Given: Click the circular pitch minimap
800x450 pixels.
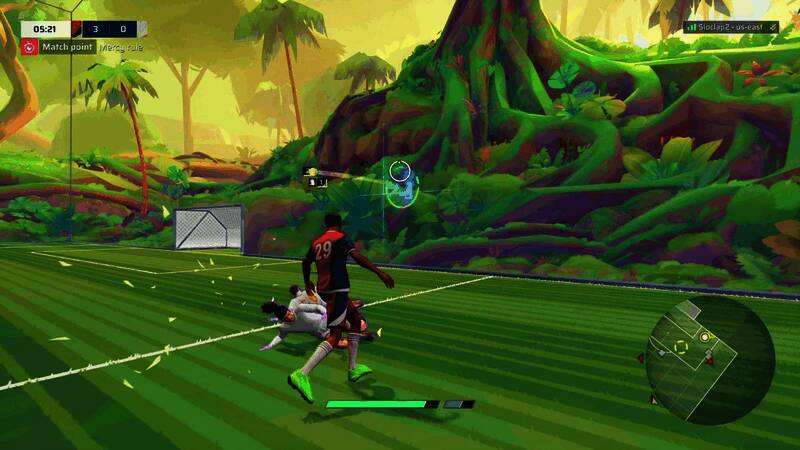Looking at the screenshot, I should coord(709,358).
